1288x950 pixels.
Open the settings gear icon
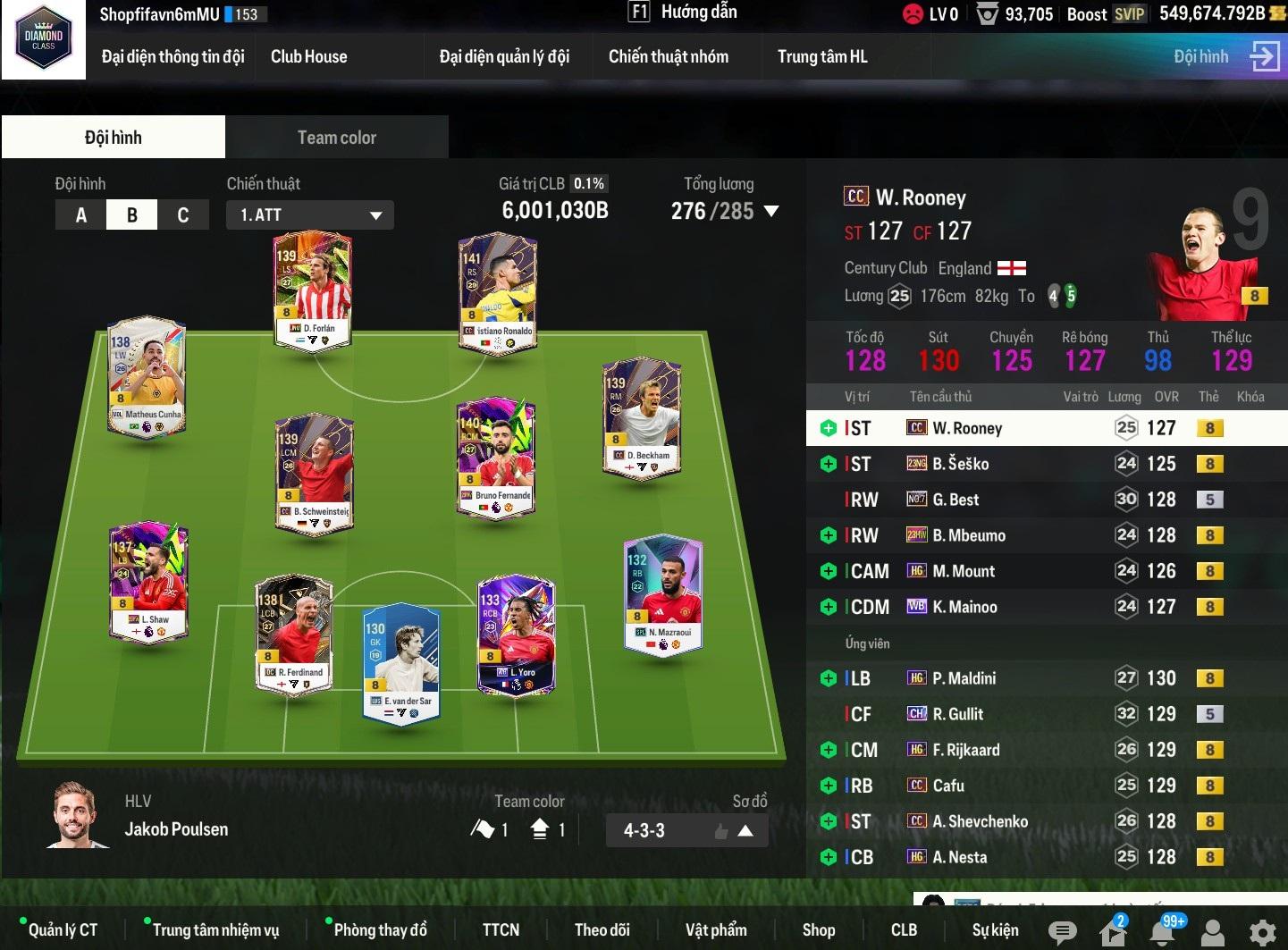[x=1262, y=932]
